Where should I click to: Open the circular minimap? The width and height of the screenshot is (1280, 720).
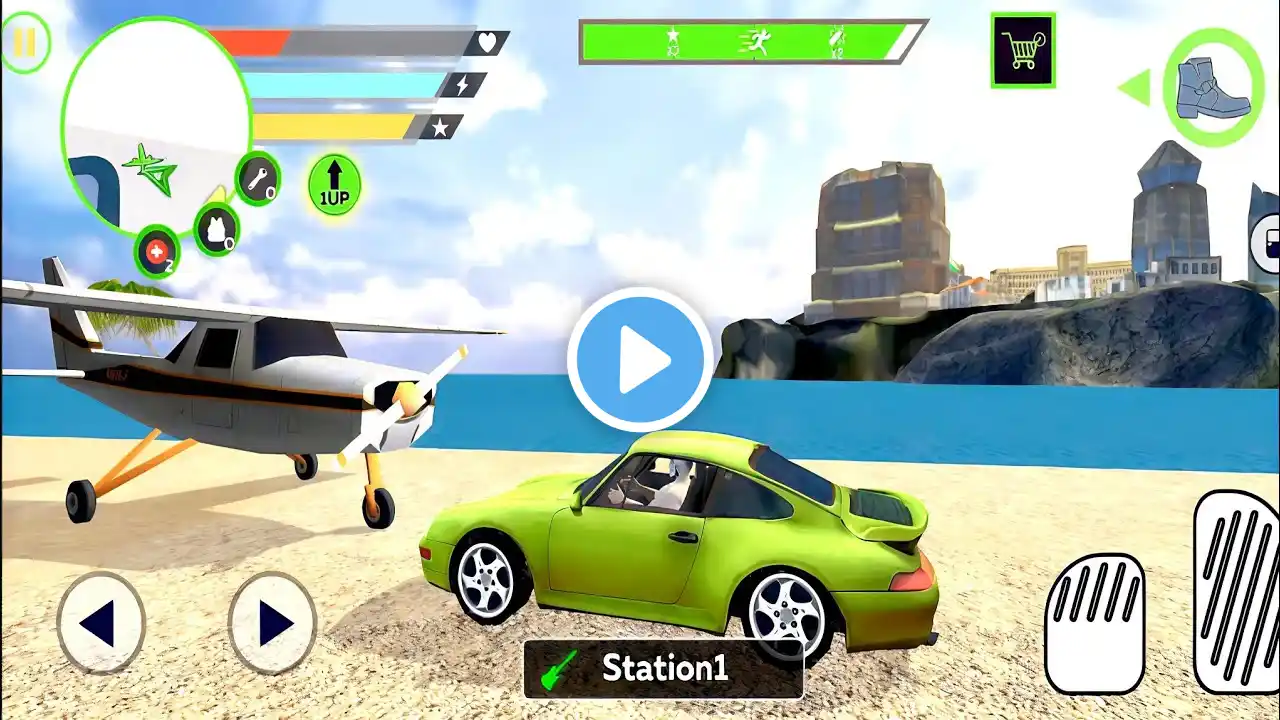[155, 125]
